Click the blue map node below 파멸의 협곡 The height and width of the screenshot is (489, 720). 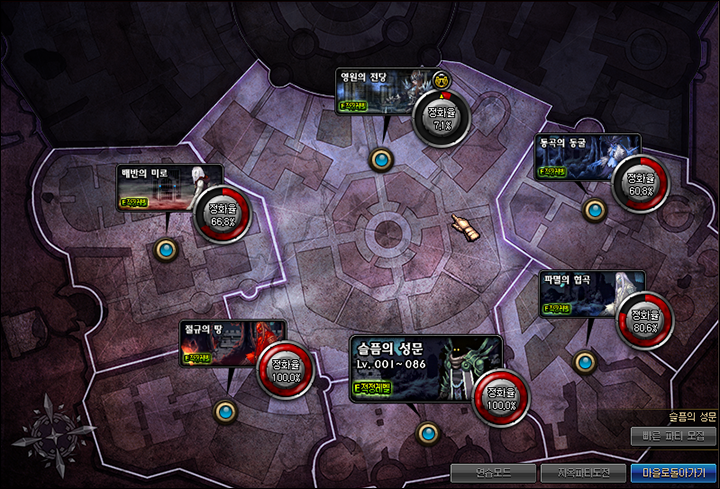(x=584, y=360)
